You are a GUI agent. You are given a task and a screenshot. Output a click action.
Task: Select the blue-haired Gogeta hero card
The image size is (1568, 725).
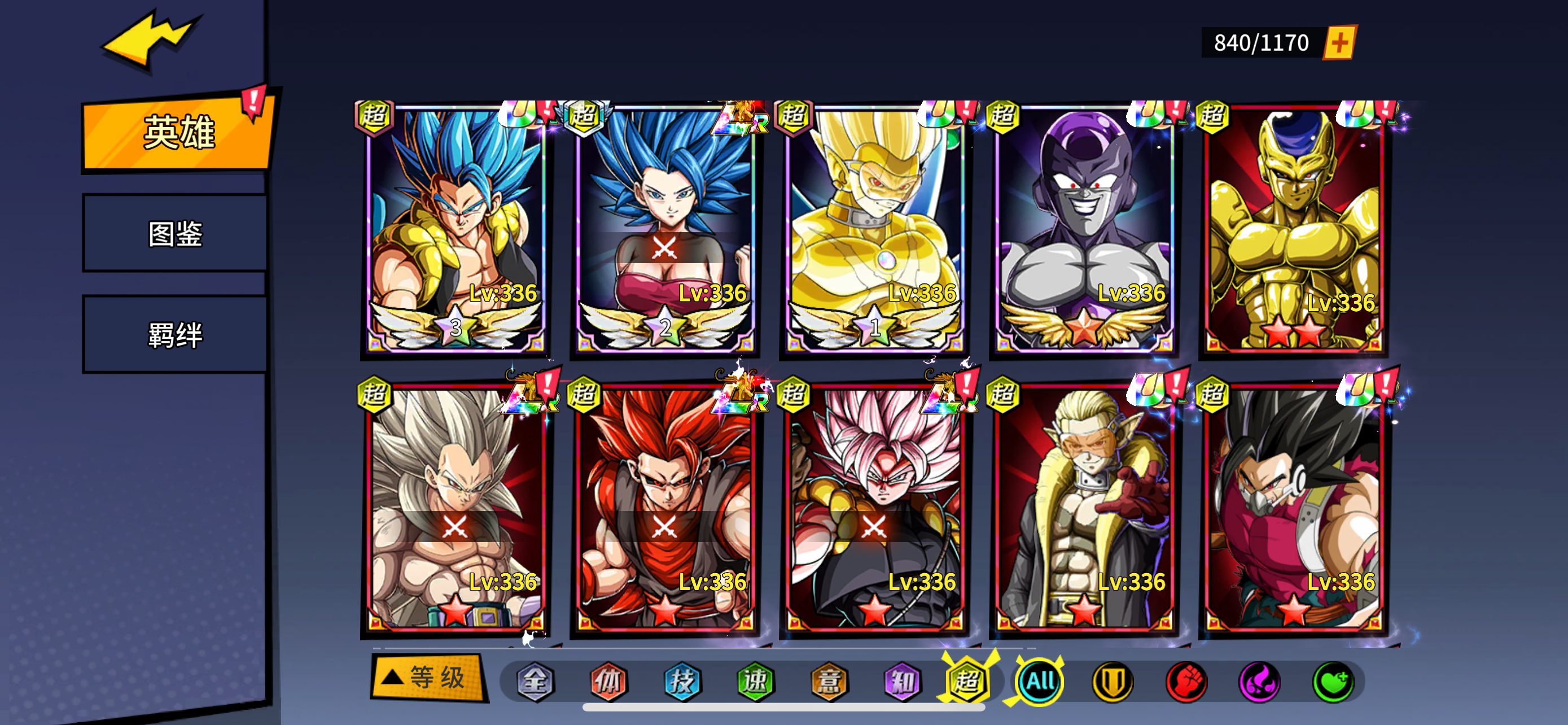coord(455,228)
